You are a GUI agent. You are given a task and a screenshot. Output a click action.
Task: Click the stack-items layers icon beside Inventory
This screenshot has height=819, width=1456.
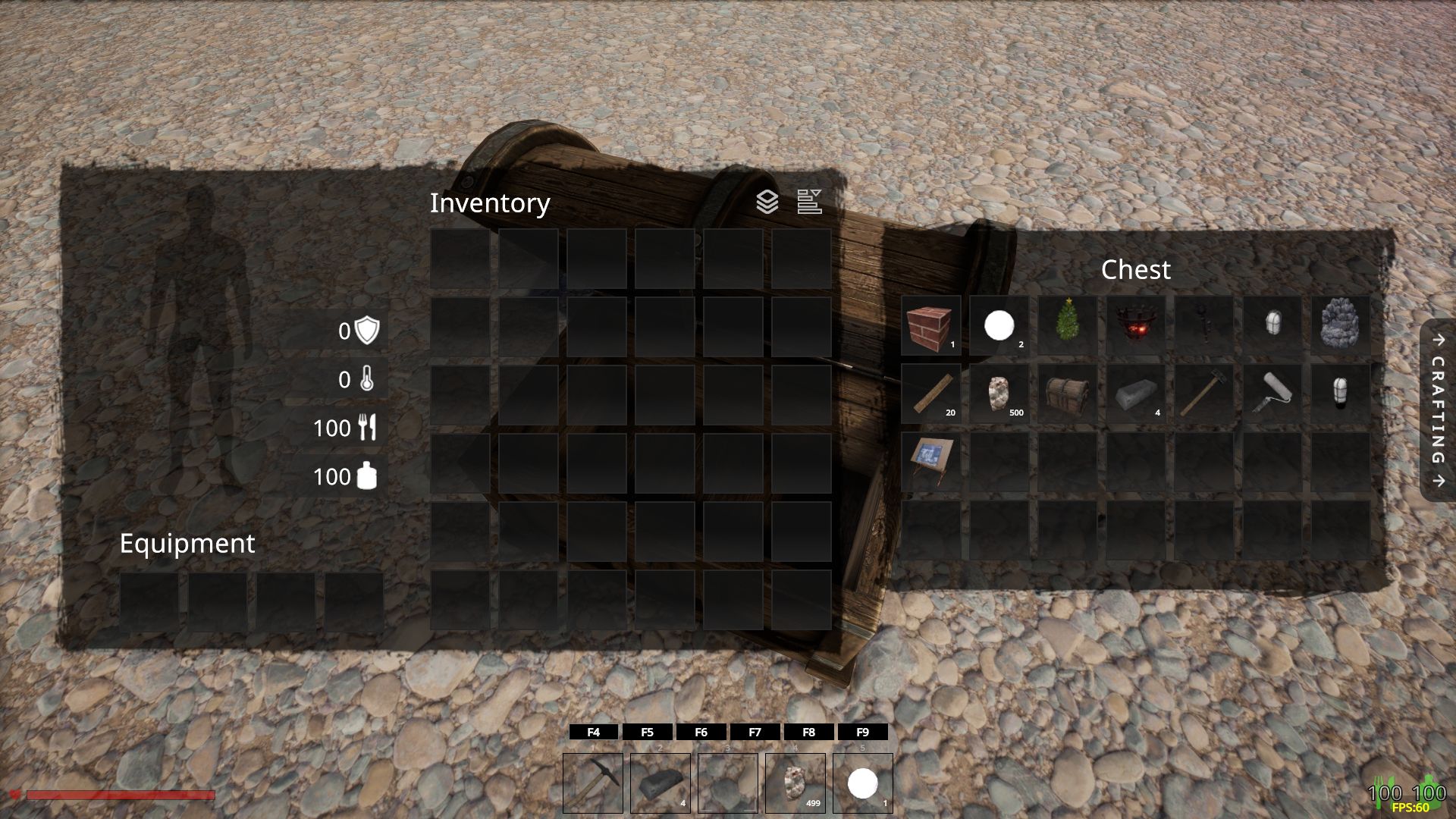click(767, 202)
